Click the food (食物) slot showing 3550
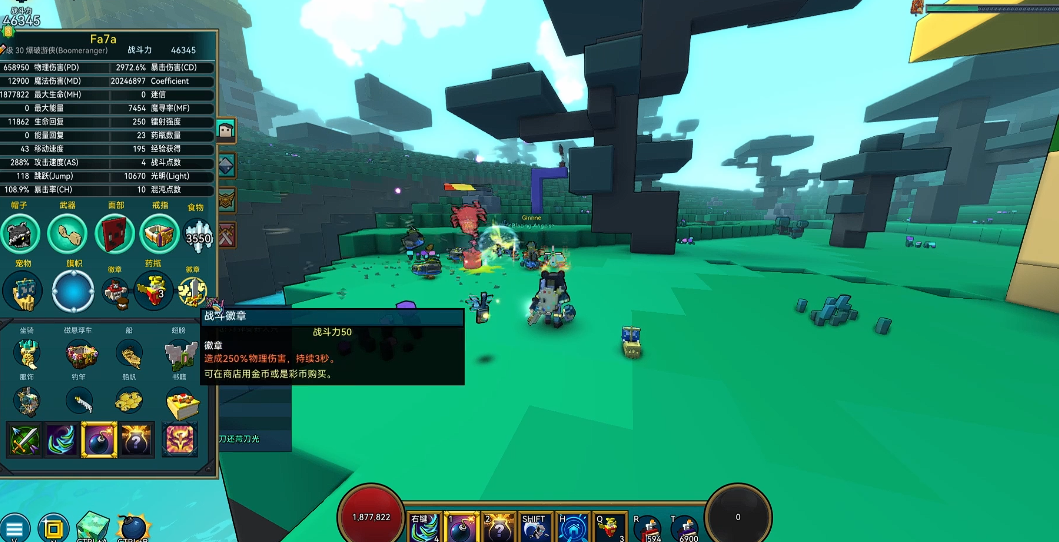Screen dimensions: 1059x542 198,237
